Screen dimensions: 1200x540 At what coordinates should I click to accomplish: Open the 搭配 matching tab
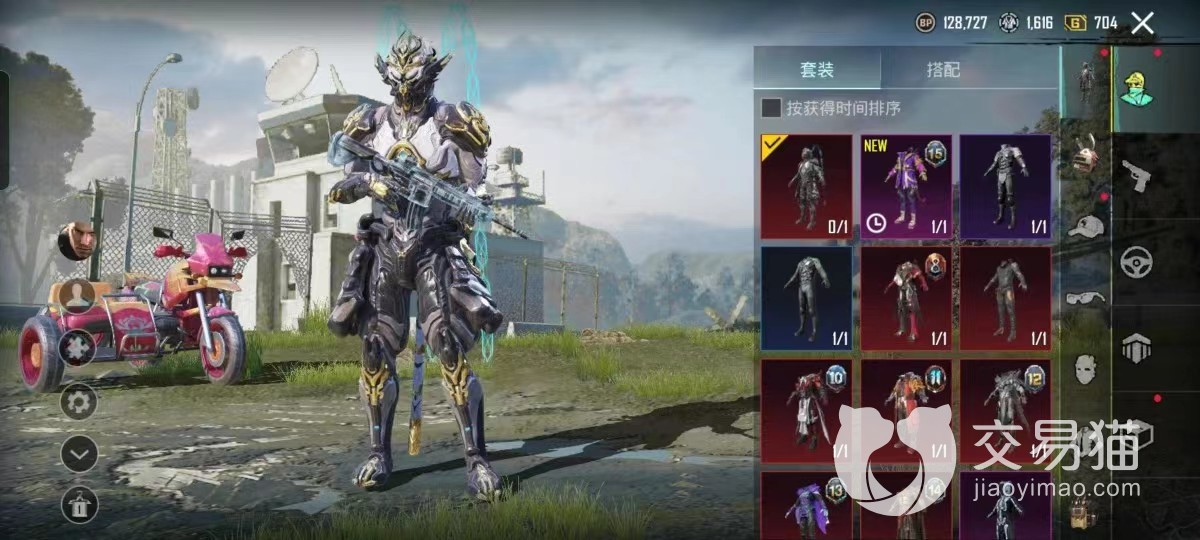click(943, 70)
